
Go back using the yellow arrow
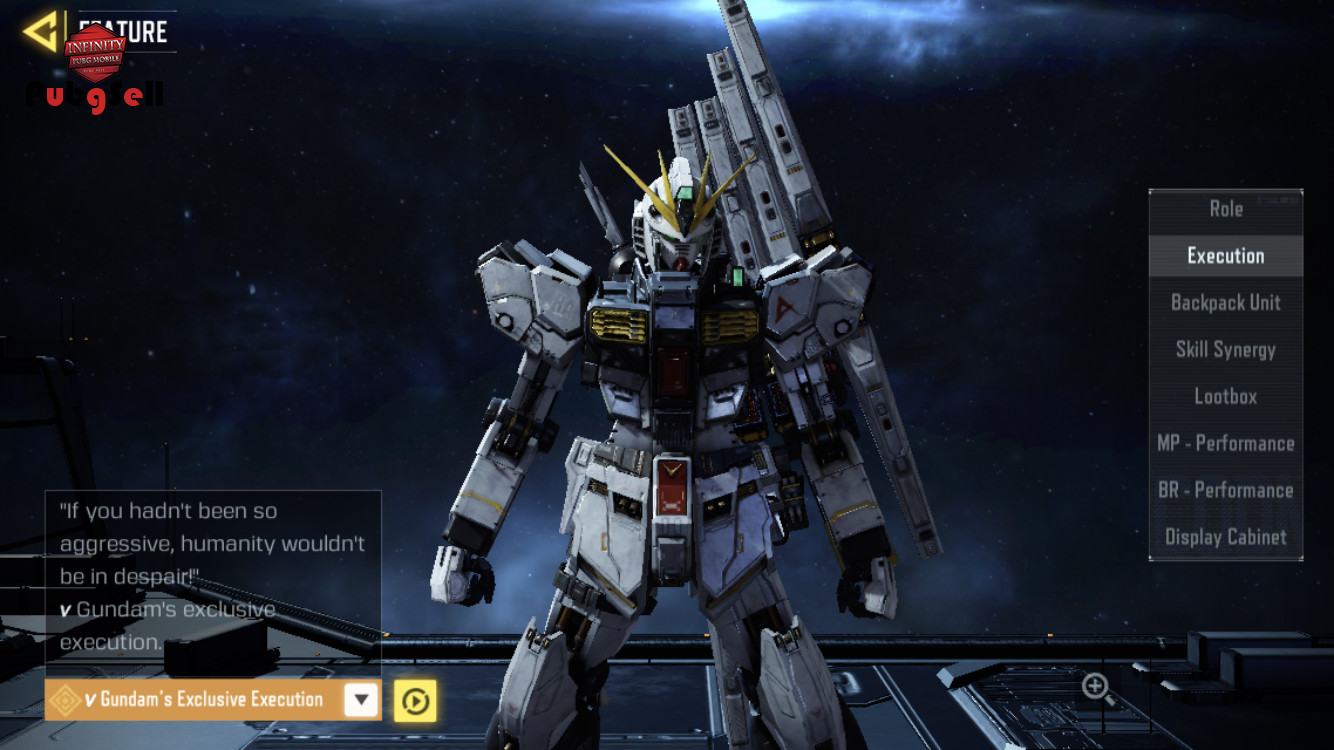[x=41, y=32]
